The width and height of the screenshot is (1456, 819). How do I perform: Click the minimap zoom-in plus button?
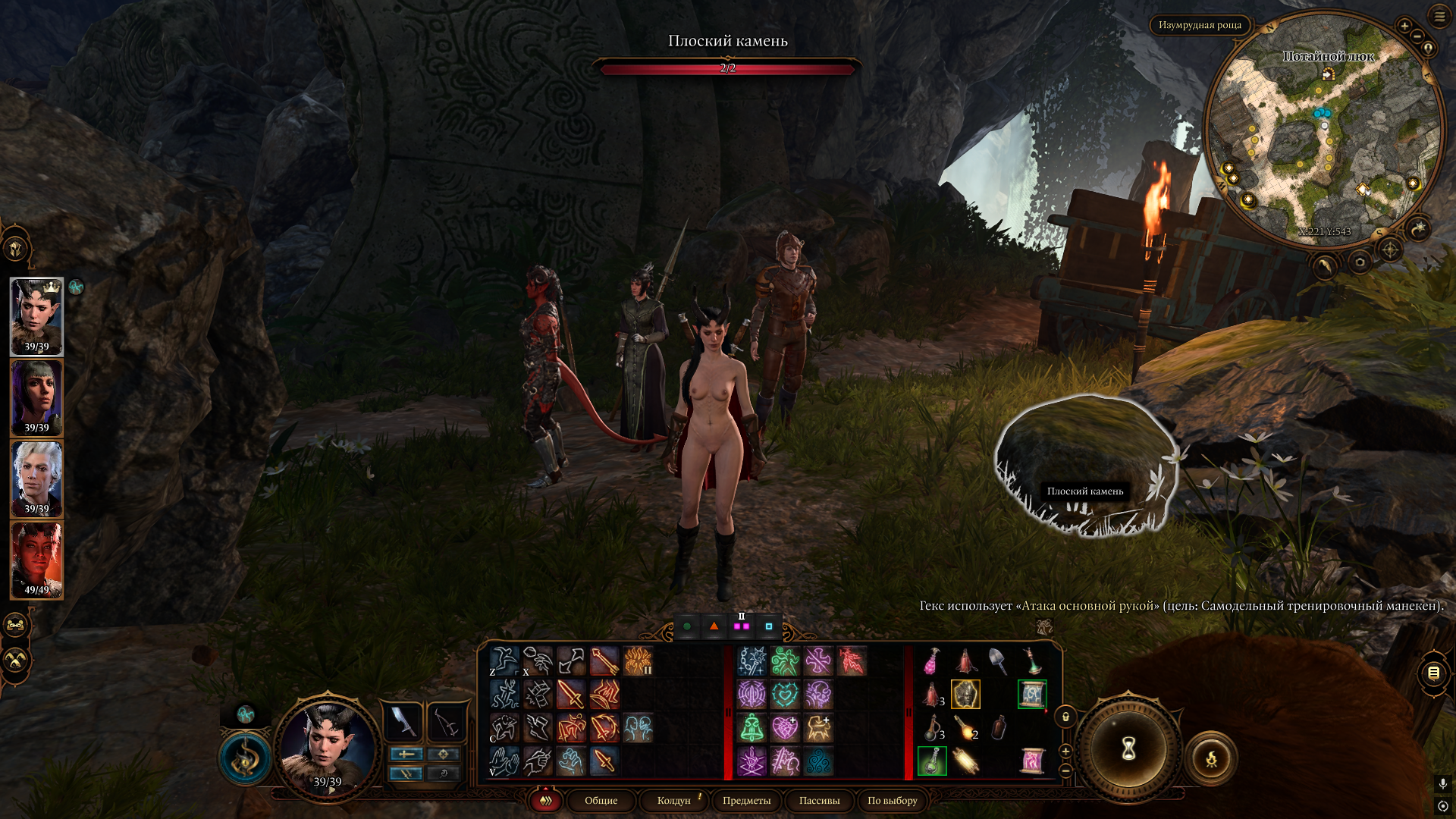[1404, 26]
